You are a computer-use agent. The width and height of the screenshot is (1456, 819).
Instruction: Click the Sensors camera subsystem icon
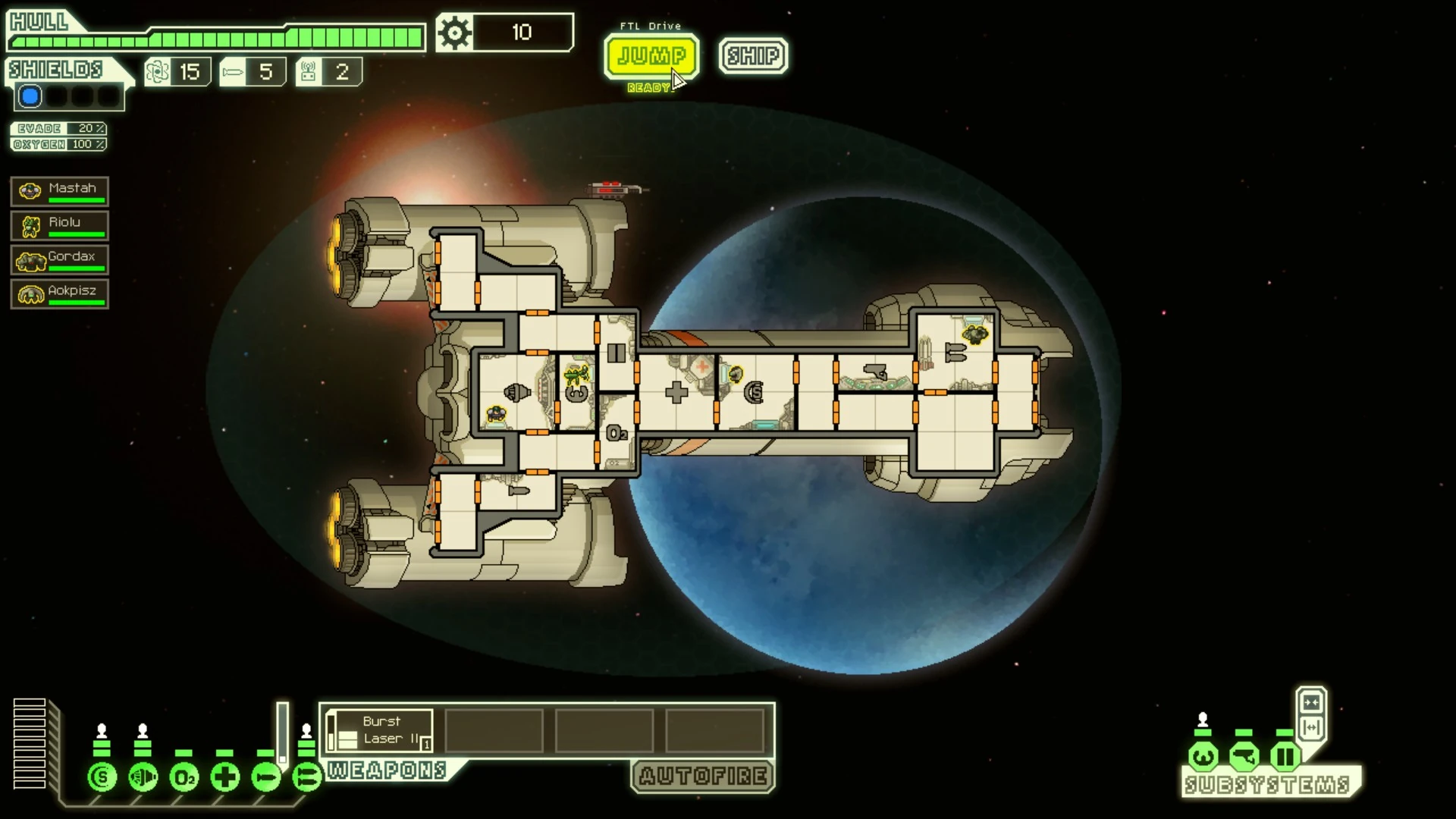point(1244,756)
